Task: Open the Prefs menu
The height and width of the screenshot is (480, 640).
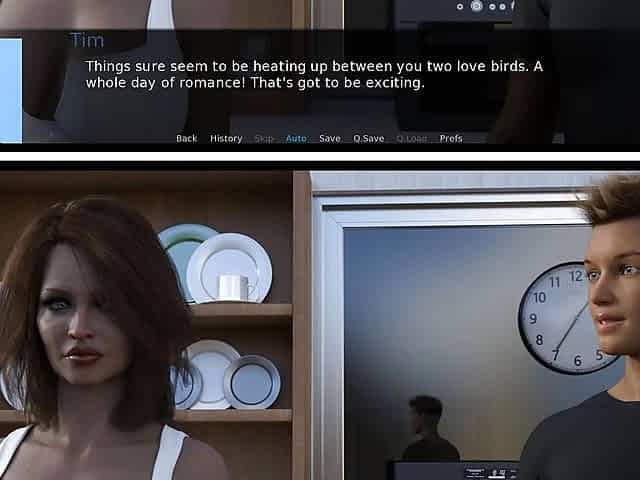Action: click(451, 139)
